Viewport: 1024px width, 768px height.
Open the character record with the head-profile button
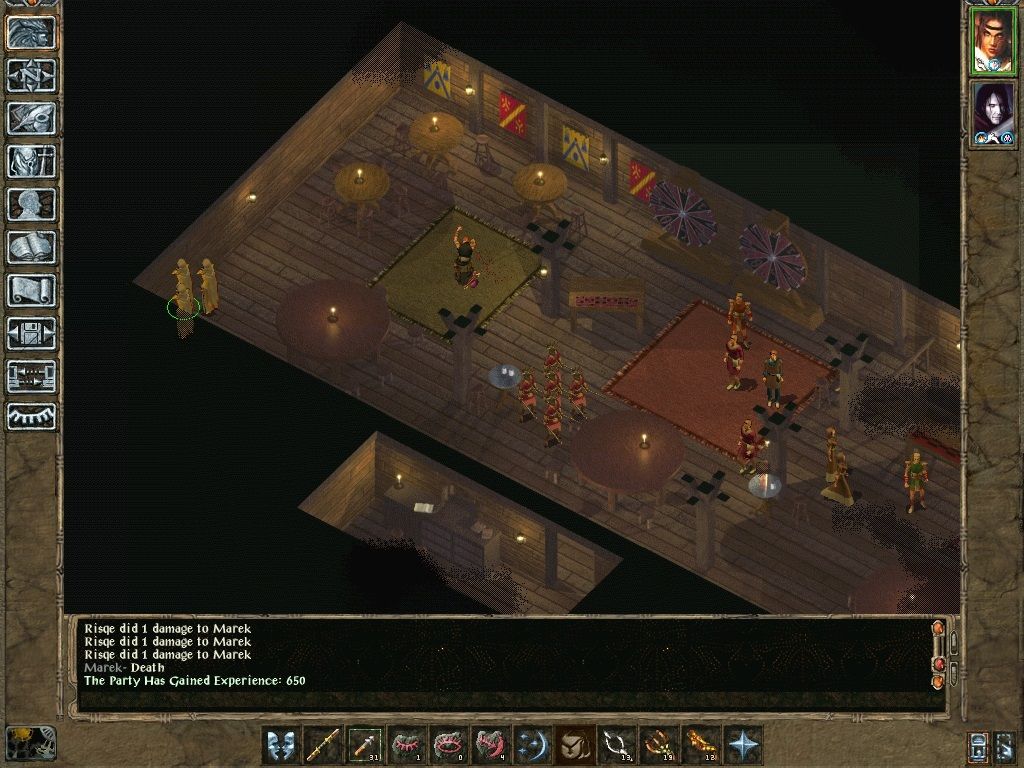(x=31, y=204)
